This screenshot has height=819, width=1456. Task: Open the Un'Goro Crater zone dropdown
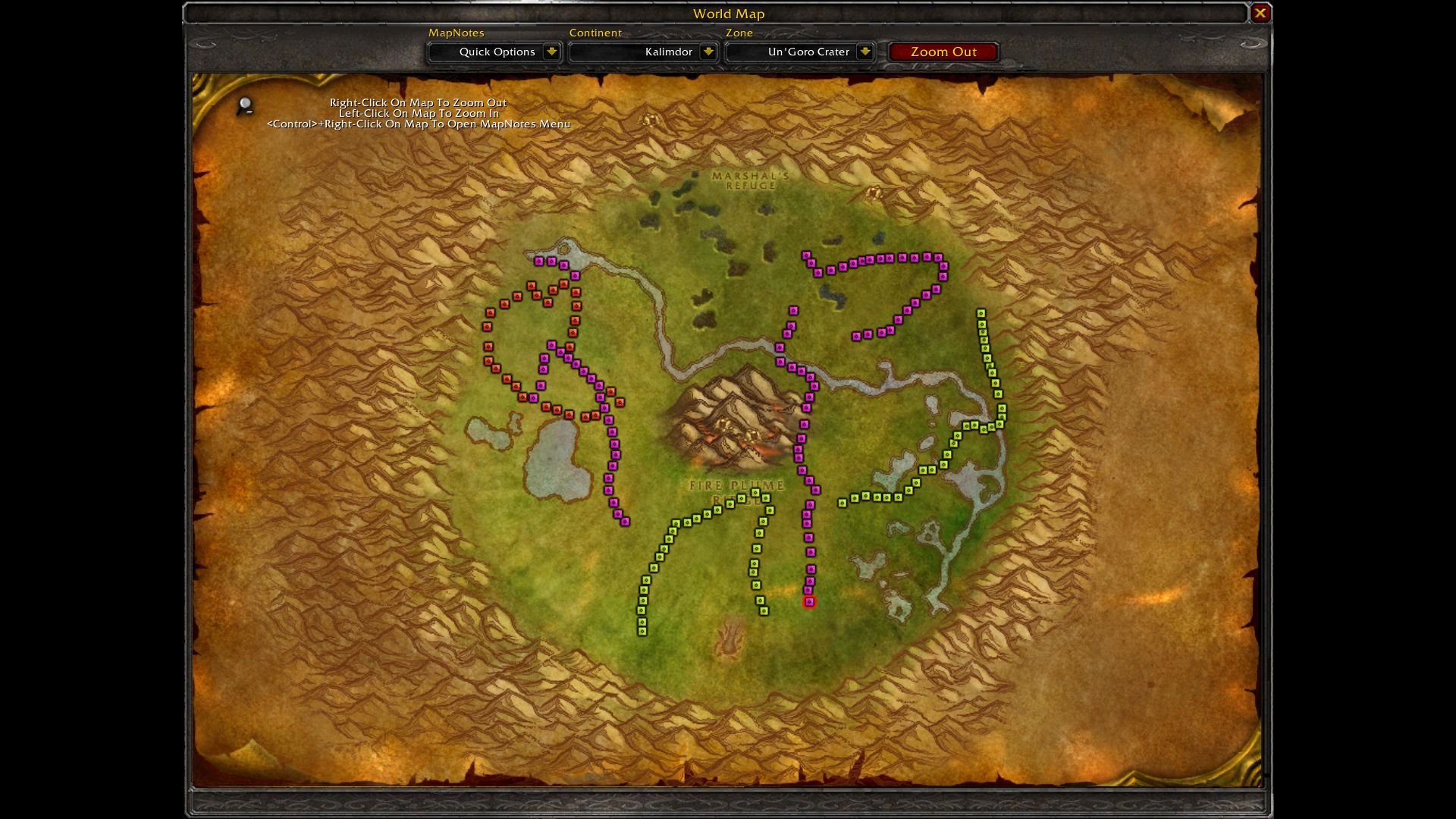pyautogui.click(x=864, y=52)
